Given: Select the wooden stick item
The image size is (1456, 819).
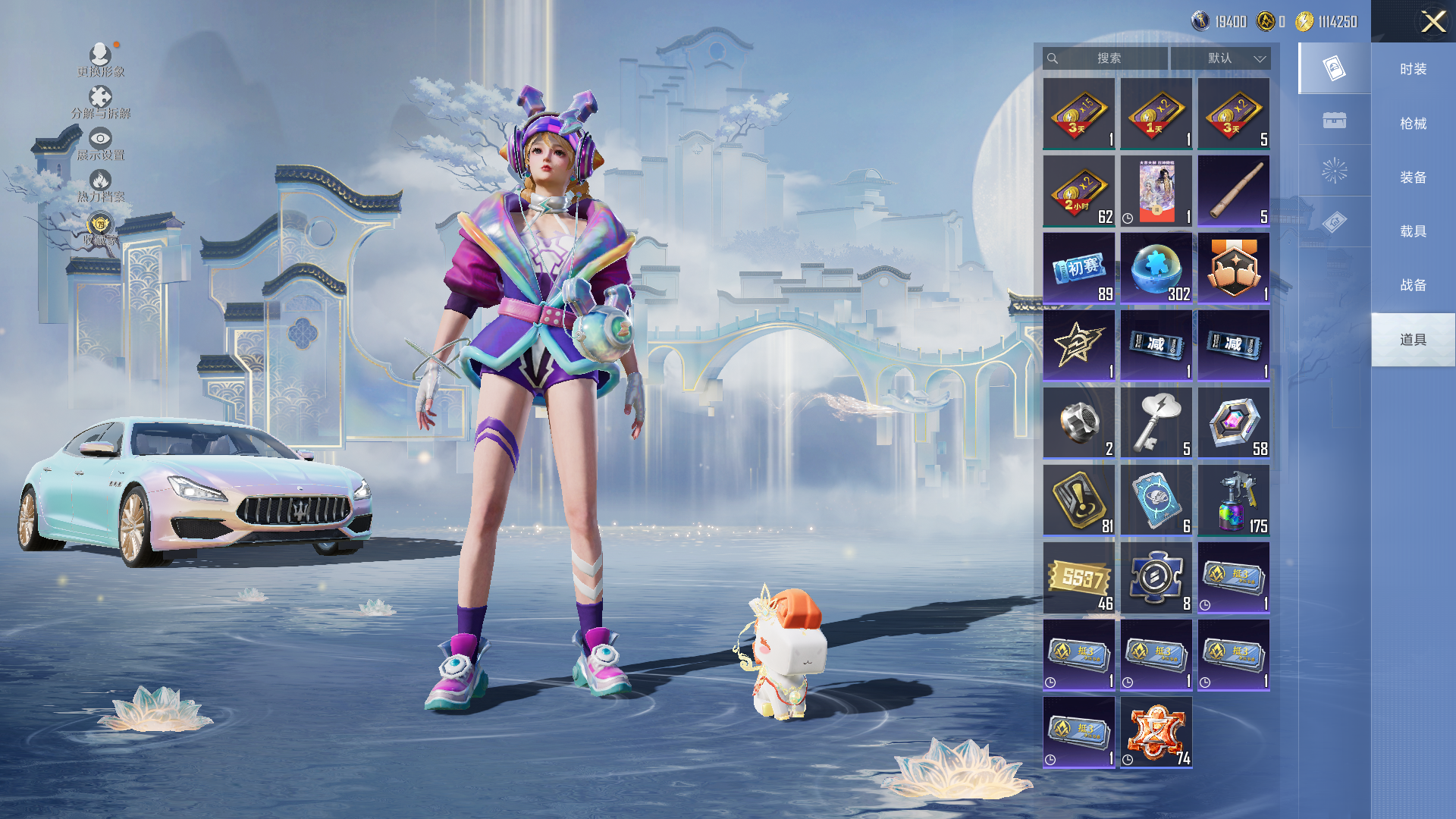Looking at the screenshot, I should 1233,191.
